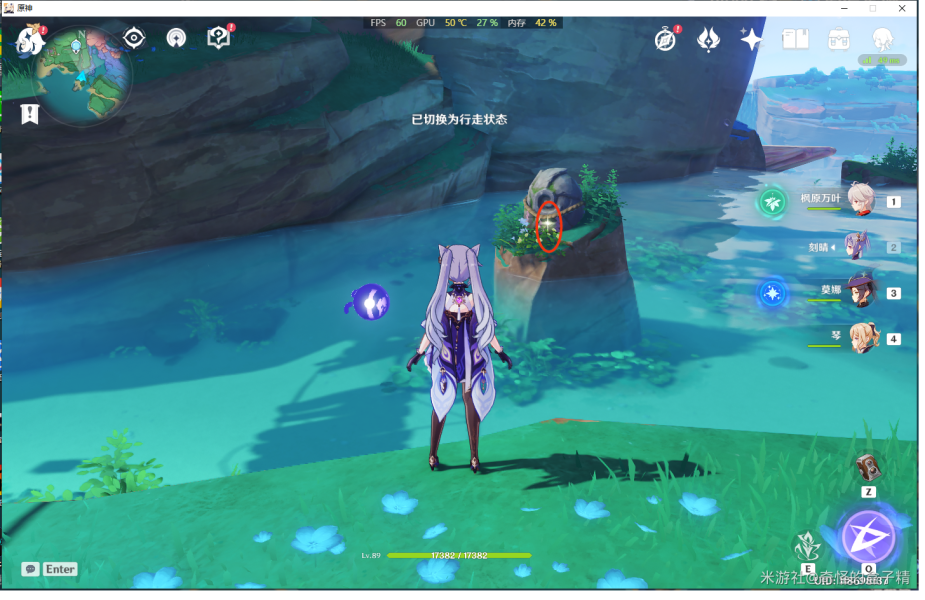Image resolution: width=925 pixels, height=600 pixels.
Task: Open the backpack inventory
Action: tap(839, 39)
